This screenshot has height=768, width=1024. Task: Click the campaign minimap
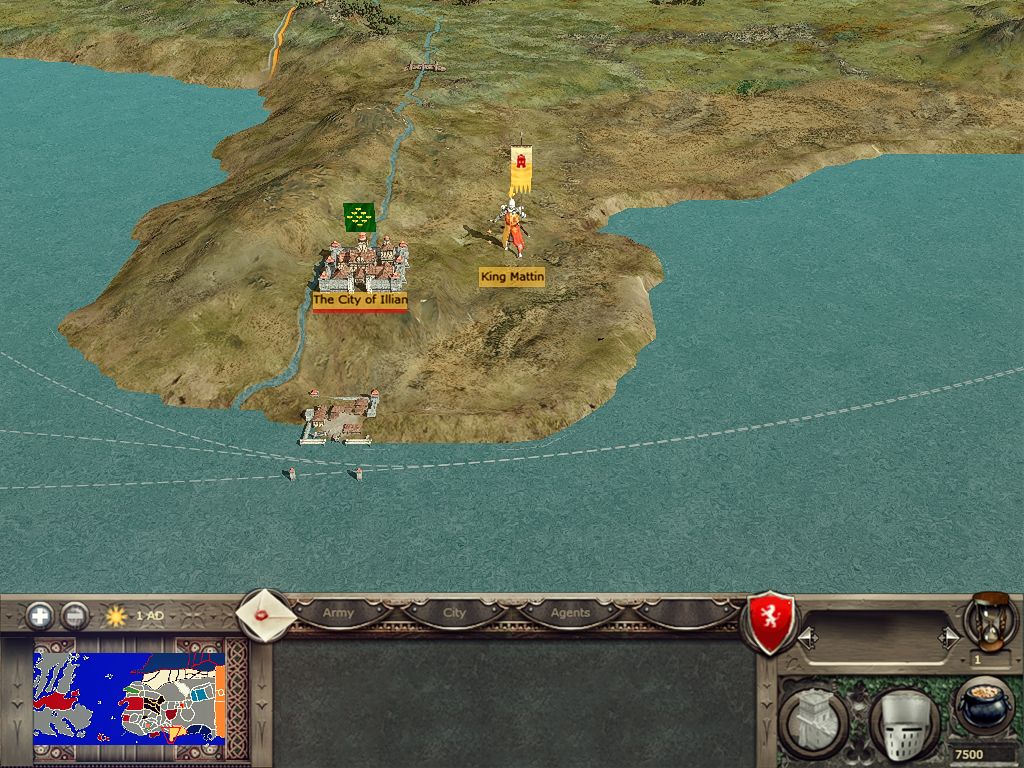128,694
